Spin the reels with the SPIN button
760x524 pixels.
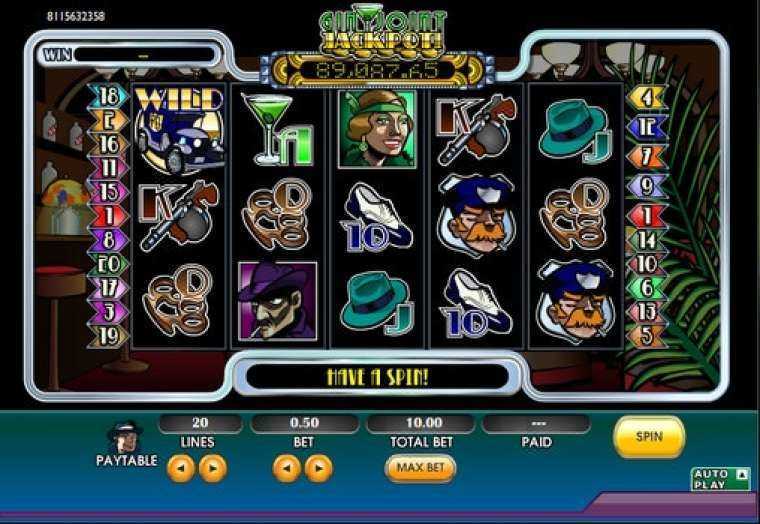[x=649, y=437]
